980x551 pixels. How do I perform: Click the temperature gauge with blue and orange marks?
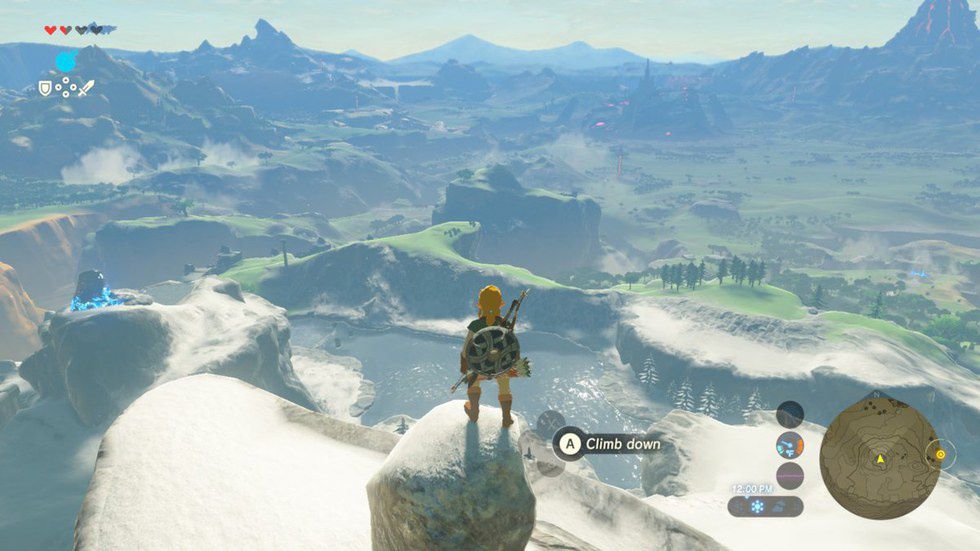[x=790, y=445]
